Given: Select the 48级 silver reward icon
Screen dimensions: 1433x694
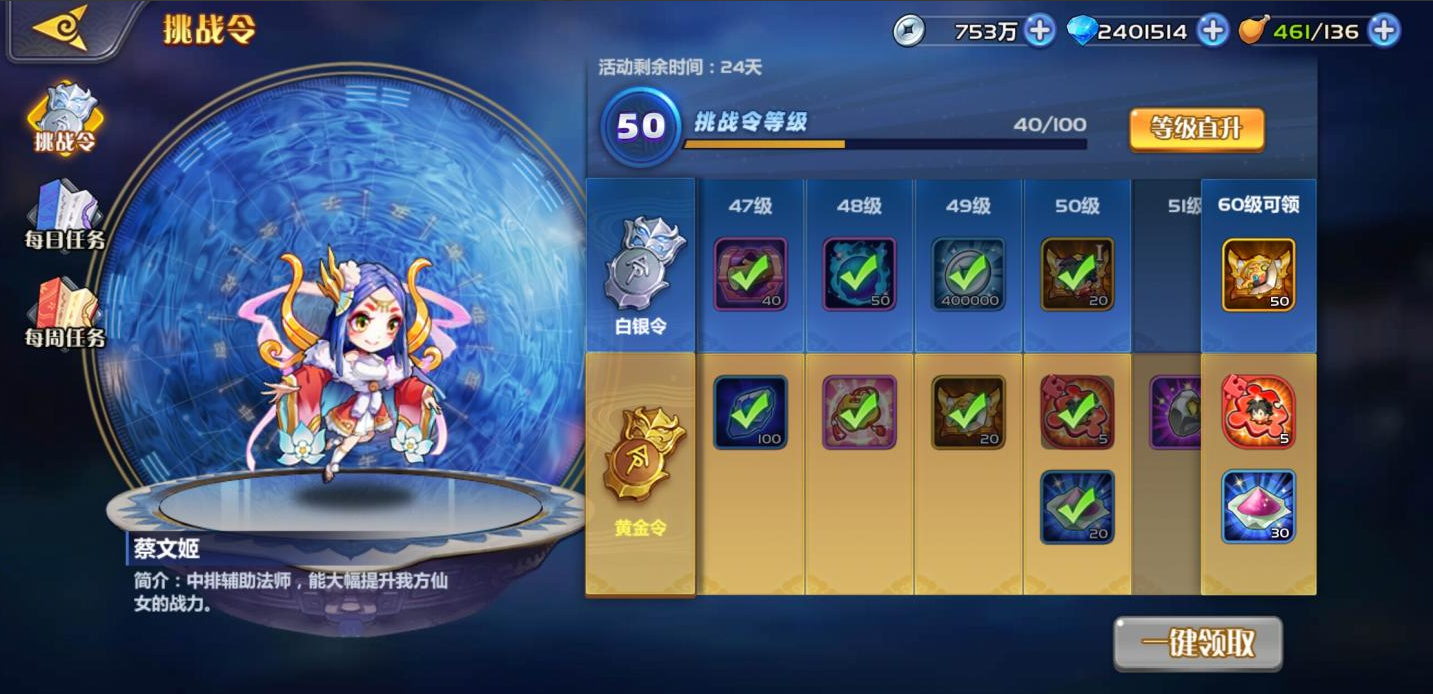Looking at the screenshot, I should click(859, 274).
